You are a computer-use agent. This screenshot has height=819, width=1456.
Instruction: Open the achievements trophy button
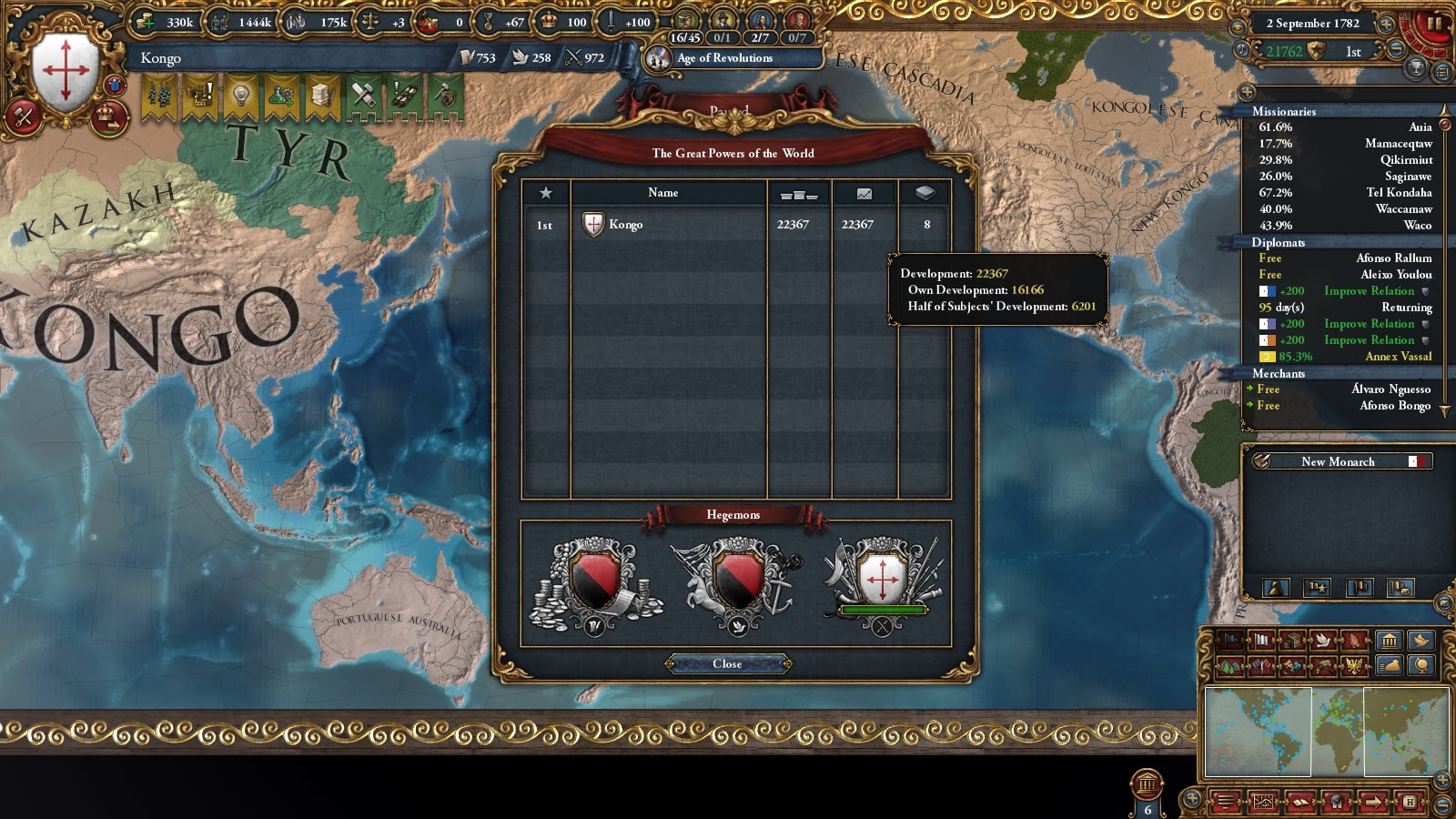pos(1415,68)
